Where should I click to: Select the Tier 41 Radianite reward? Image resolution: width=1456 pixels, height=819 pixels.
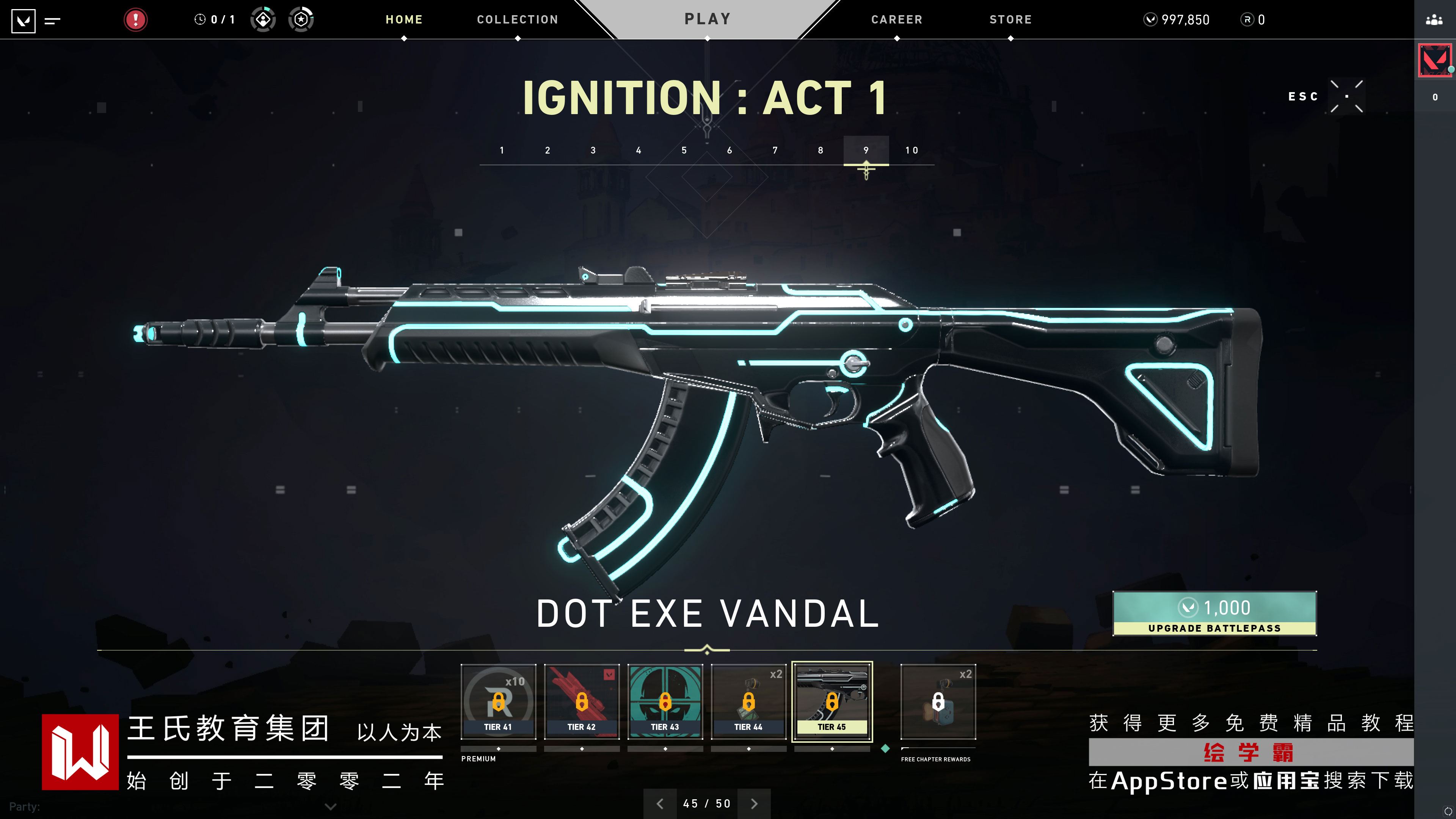498,701
